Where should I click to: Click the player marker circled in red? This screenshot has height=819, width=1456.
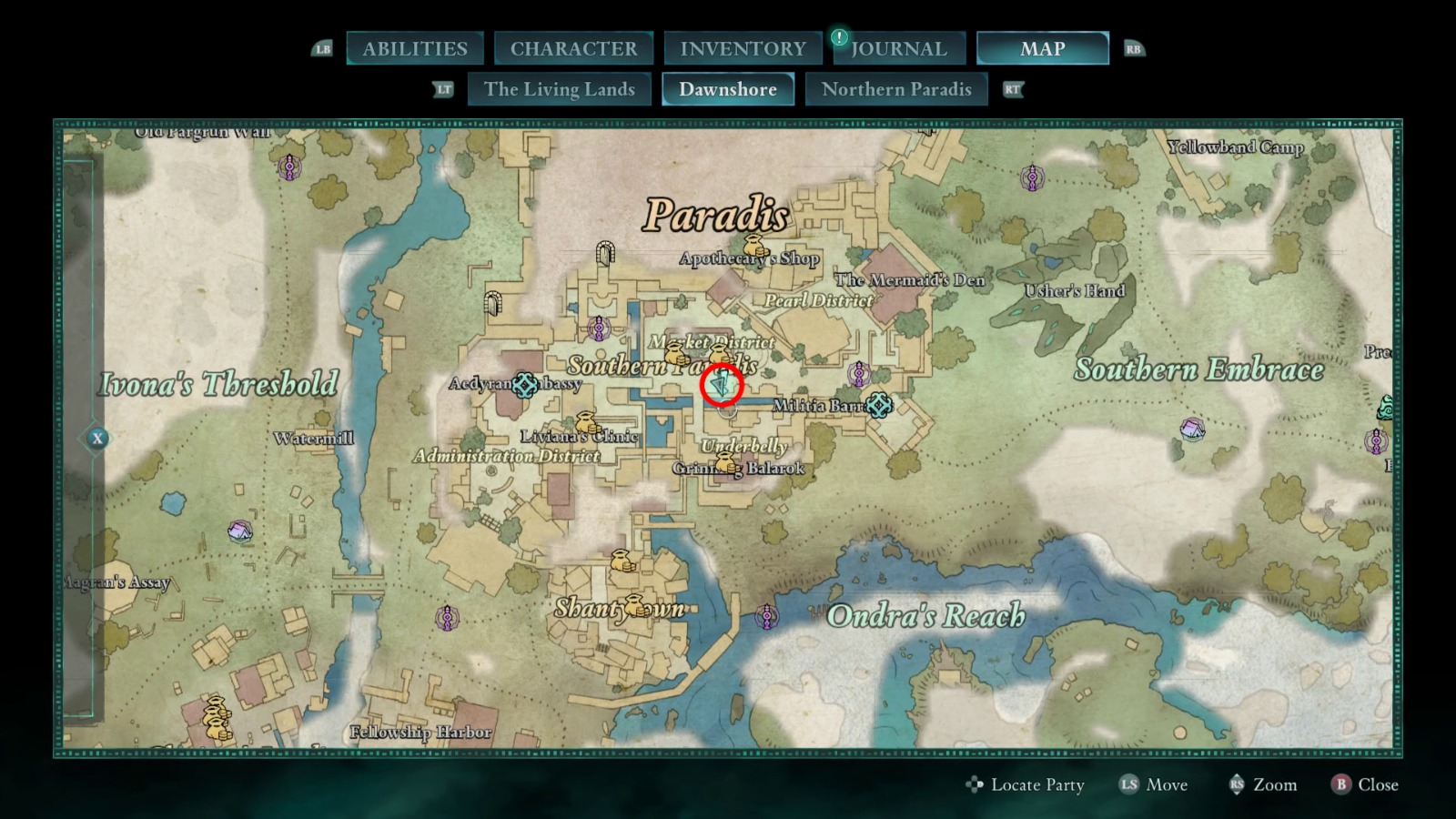click(x=722, y=386)
